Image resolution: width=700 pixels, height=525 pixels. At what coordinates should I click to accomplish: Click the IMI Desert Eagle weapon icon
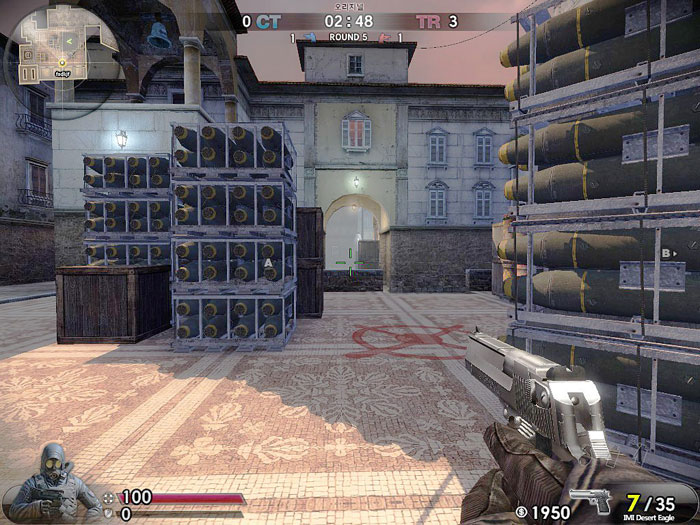click(590, 499)
